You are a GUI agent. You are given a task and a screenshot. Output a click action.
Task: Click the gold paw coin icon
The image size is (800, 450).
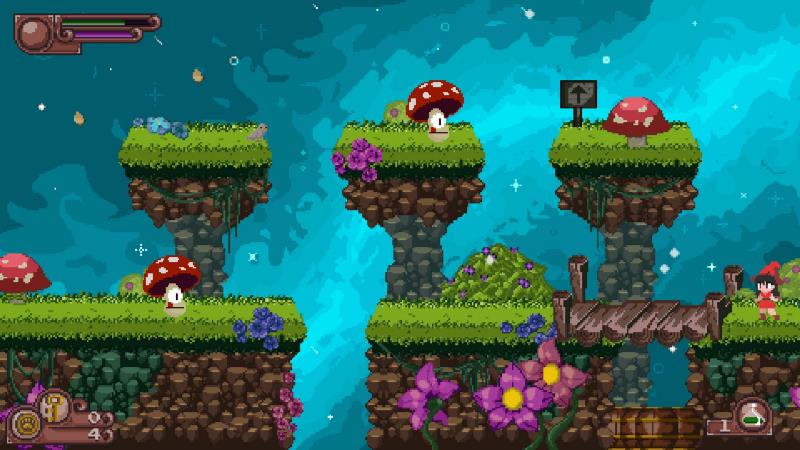pyautogui.click(x=25, y=423)
